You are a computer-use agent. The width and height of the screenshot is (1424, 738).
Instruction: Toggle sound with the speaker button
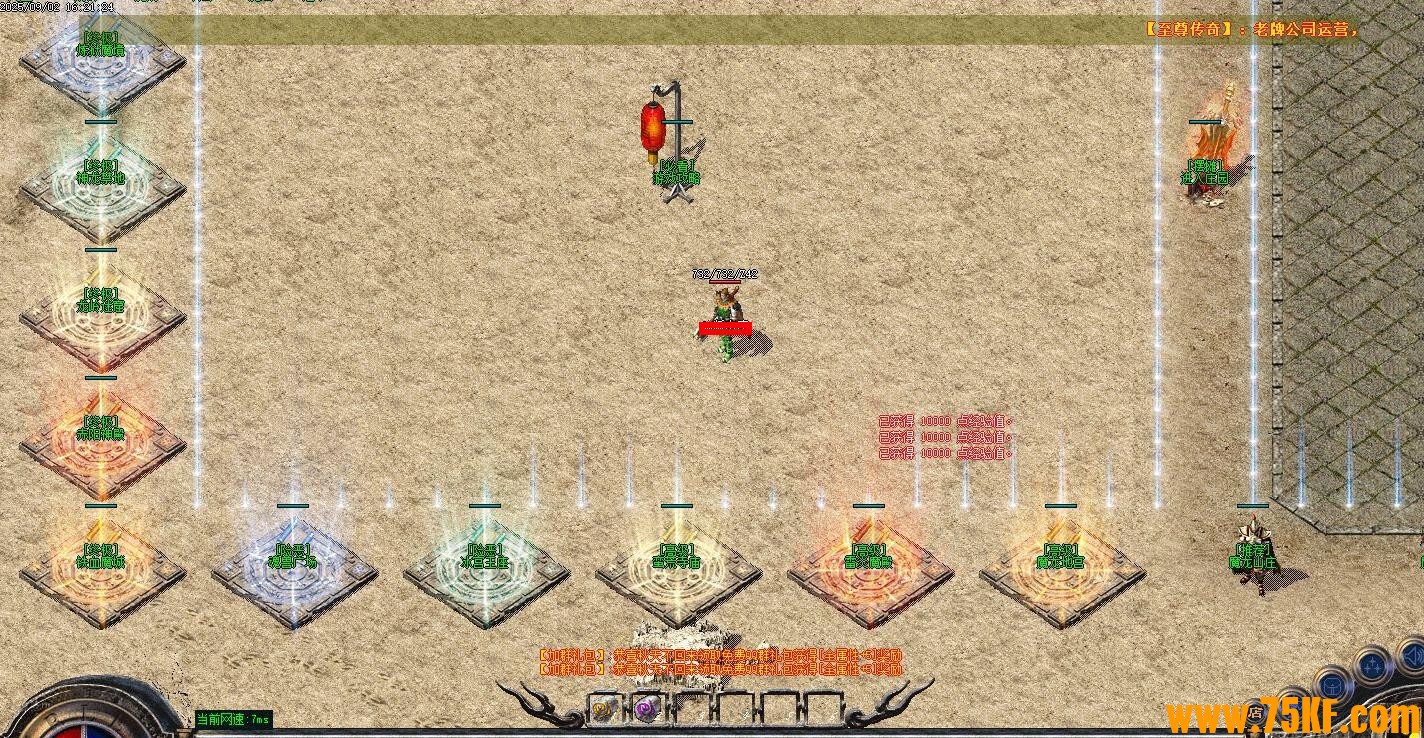(1414, 656)
